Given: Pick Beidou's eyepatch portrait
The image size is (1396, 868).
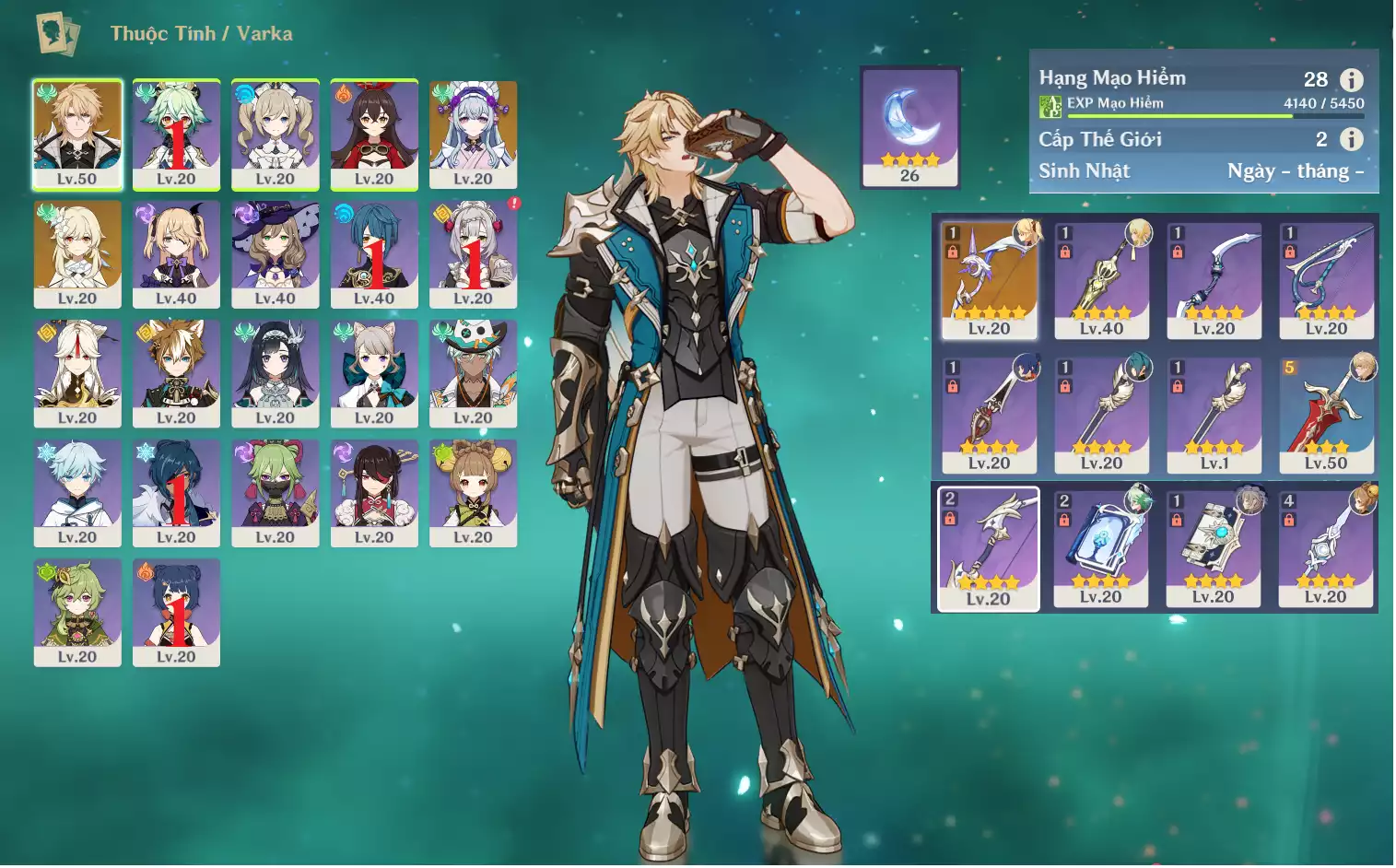Looking at the screenshot, I should [374, 493].
